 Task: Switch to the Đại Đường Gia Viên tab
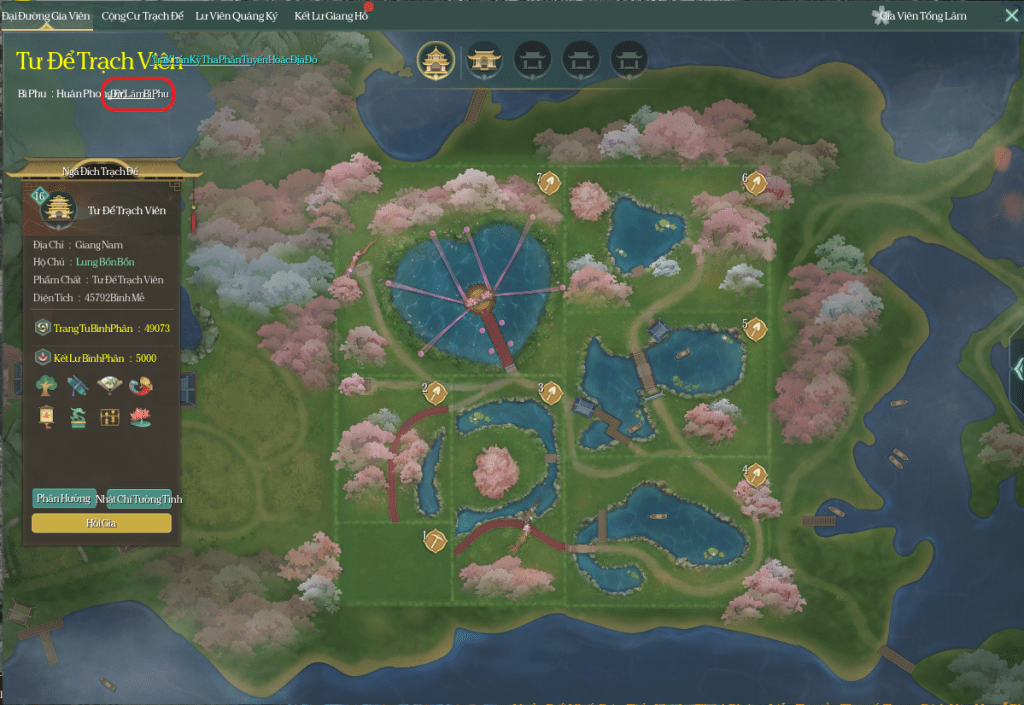click(47, 16)
